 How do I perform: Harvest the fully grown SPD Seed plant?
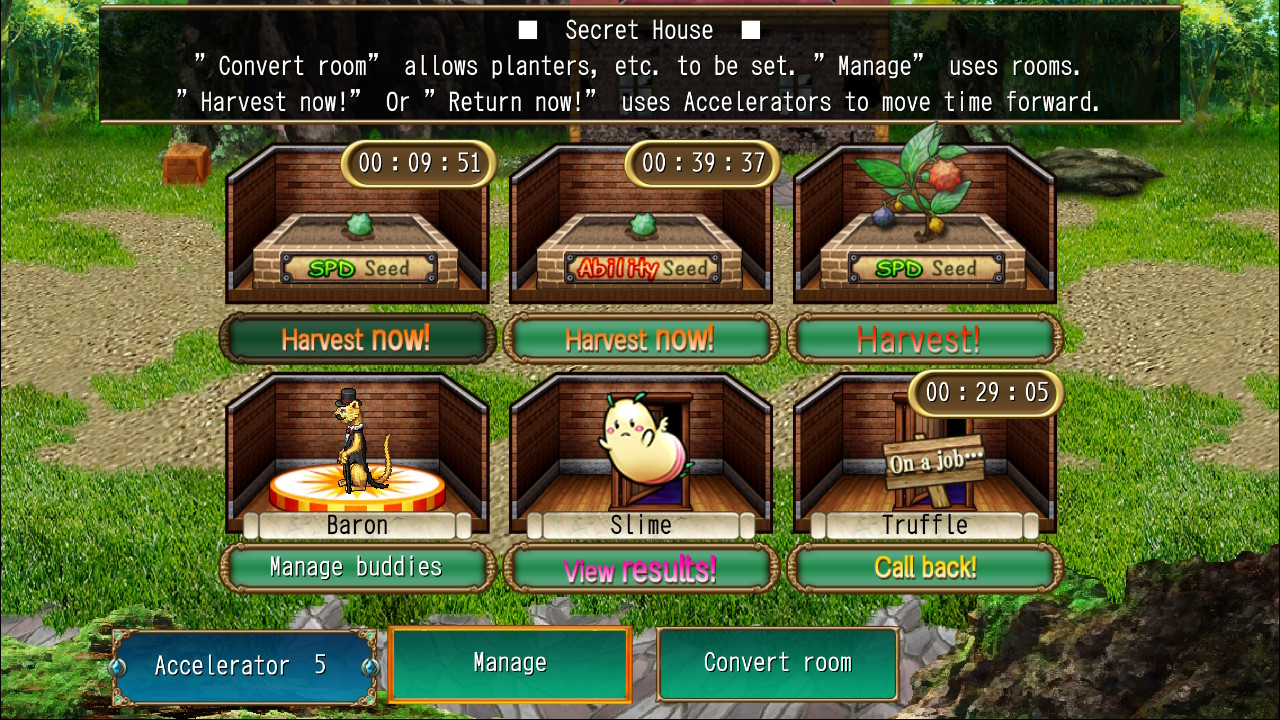[925, 339]
